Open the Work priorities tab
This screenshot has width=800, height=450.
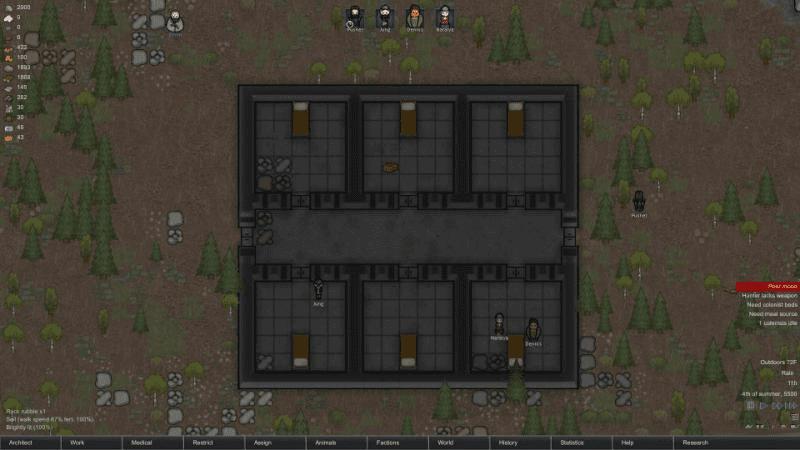[x=91, y=442]
